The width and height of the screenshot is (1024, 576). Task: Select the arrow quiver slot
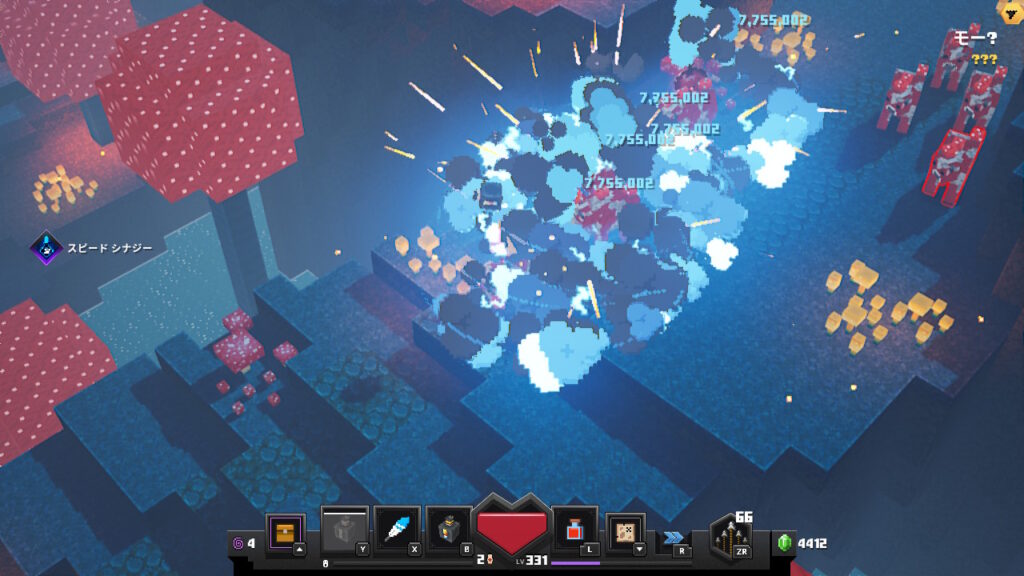tap(732, 539)
